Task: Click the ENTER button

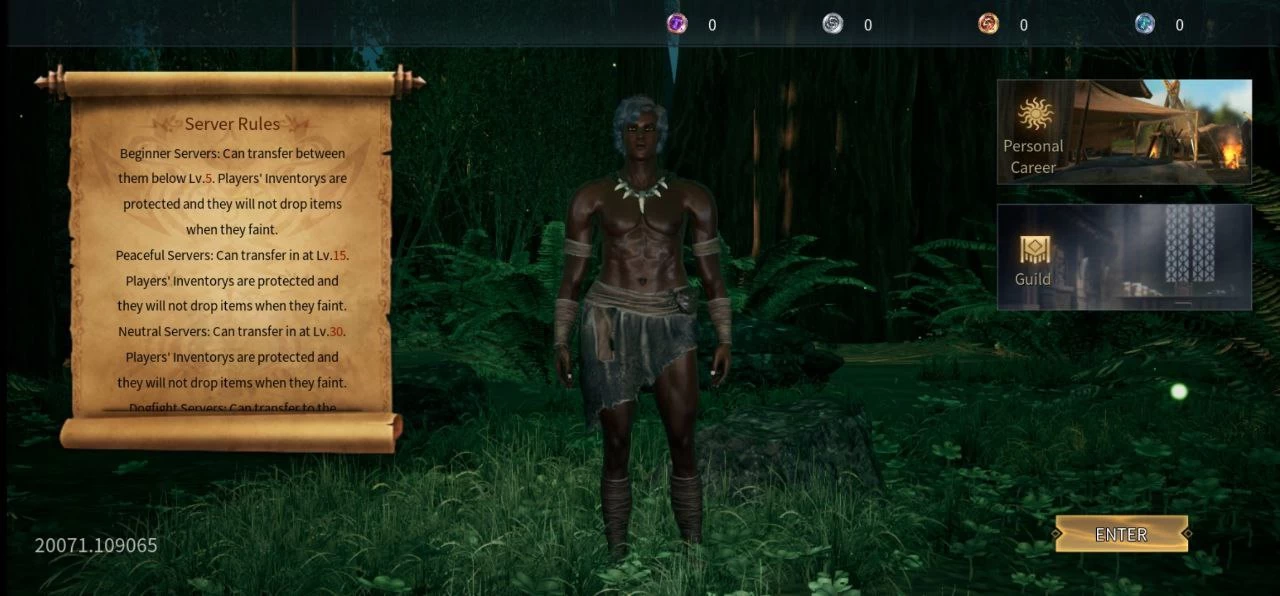Action: coord(1121,534)
